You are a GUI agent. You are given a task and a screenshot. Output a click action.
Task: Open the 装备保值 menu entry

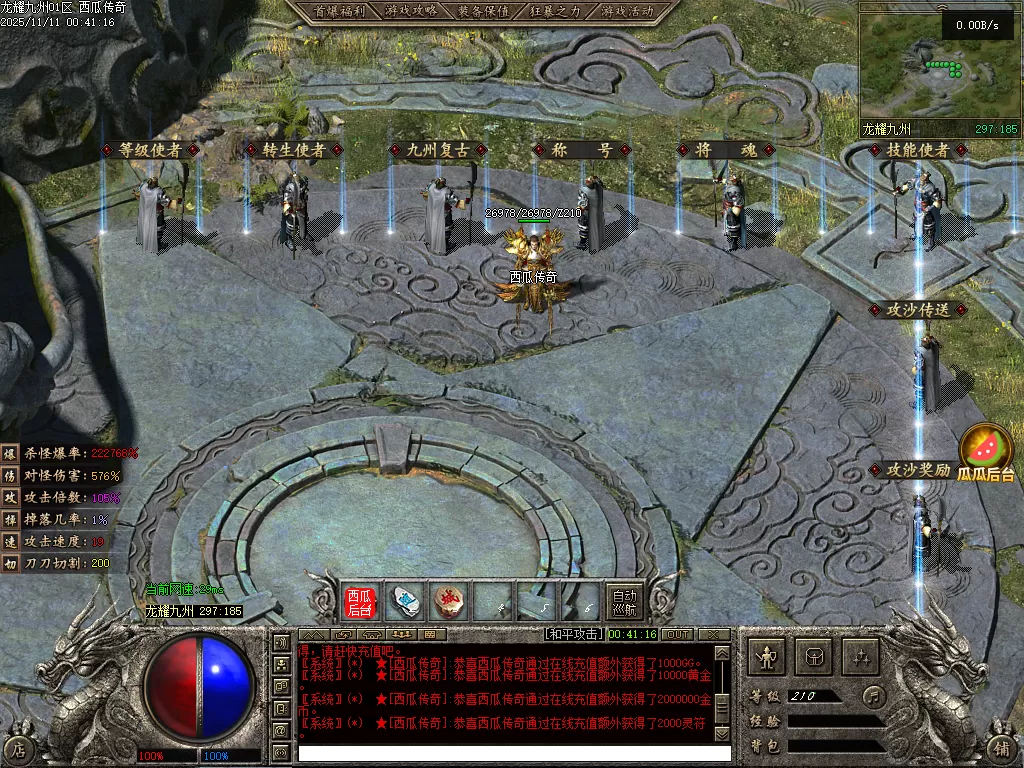483,11
